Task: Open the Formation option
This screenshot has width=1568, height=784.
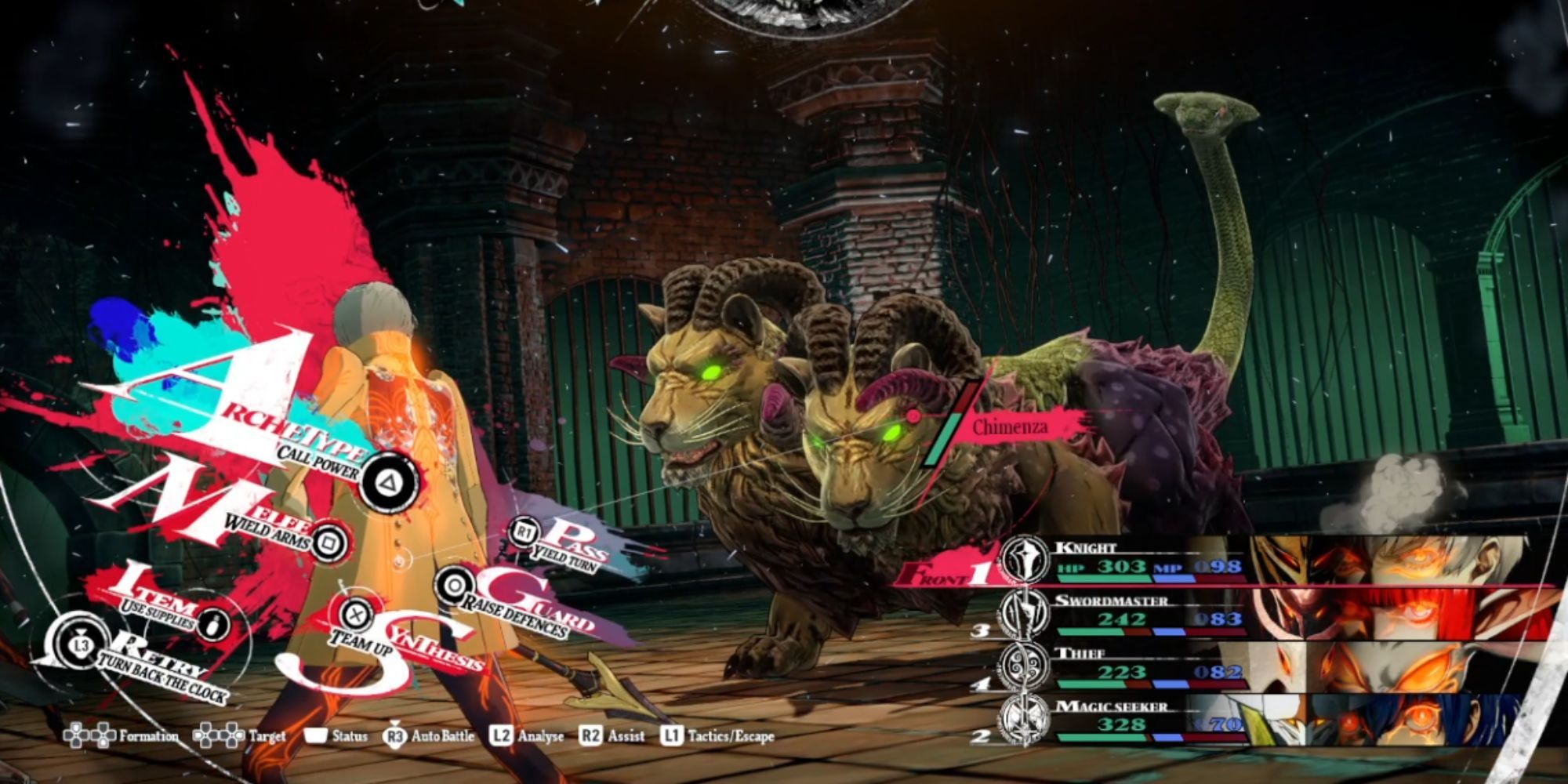Action: point(122,736)
